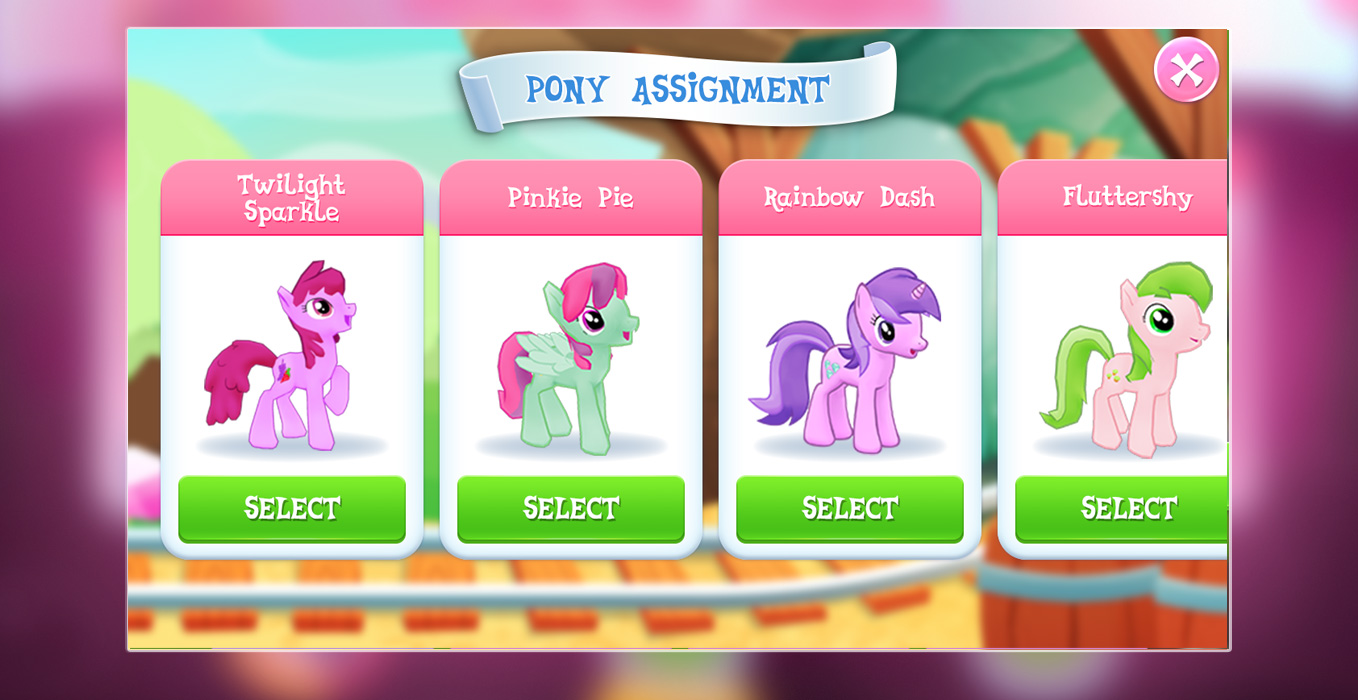
Task: Assign Fluttershy using her Select button
Action: [1122, 508]
